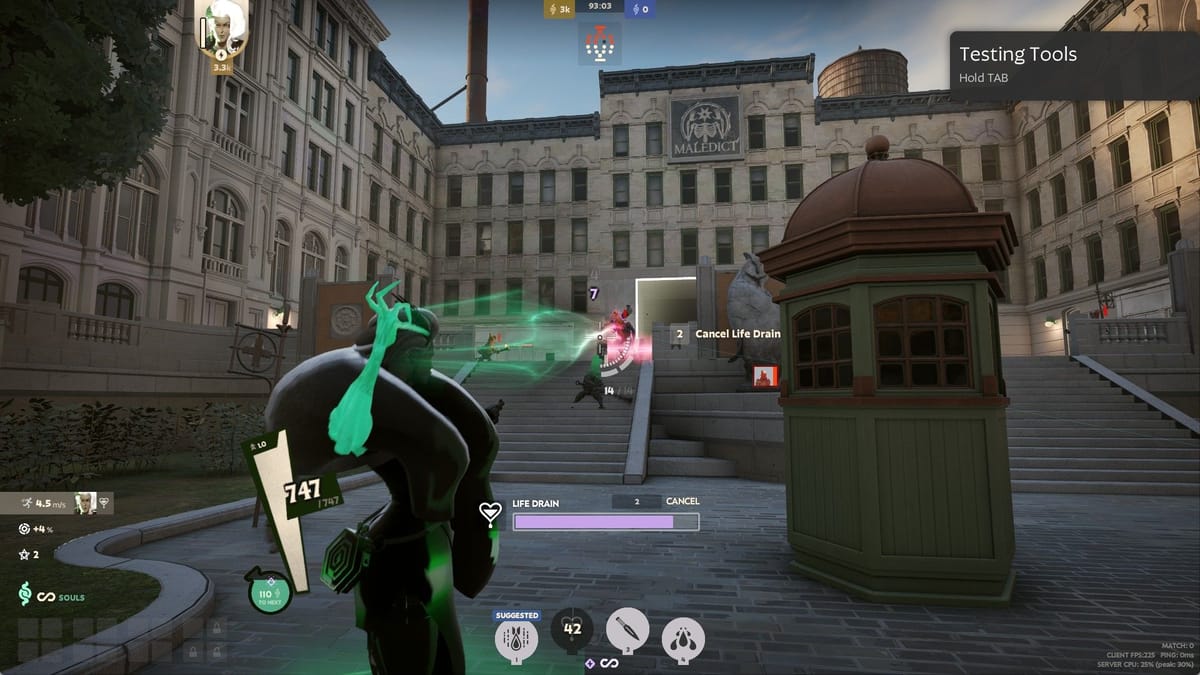Click the green souls currency icon
The image size is (1200, 675).
coord(26,596)
